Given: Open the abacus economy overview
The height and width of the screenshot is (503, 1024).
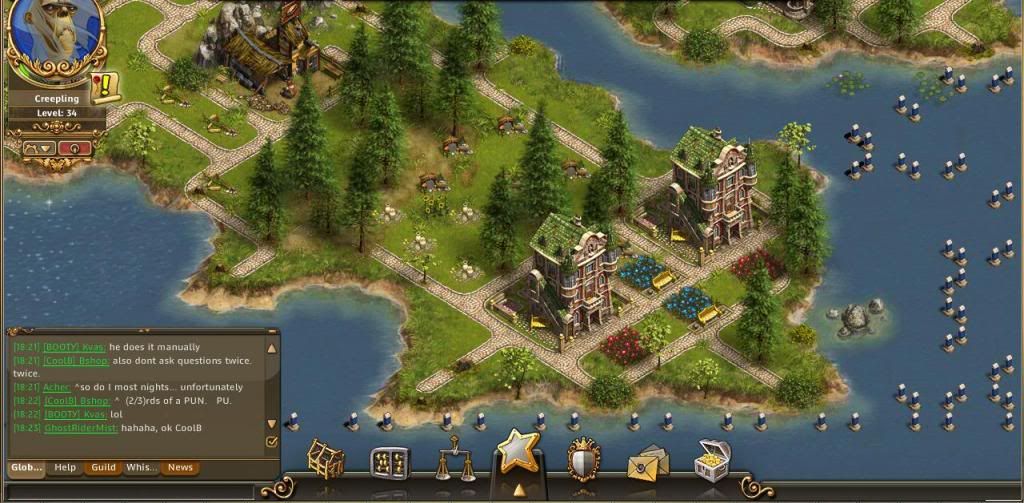Looking at the screenshot, I should (x=390, y=462).
